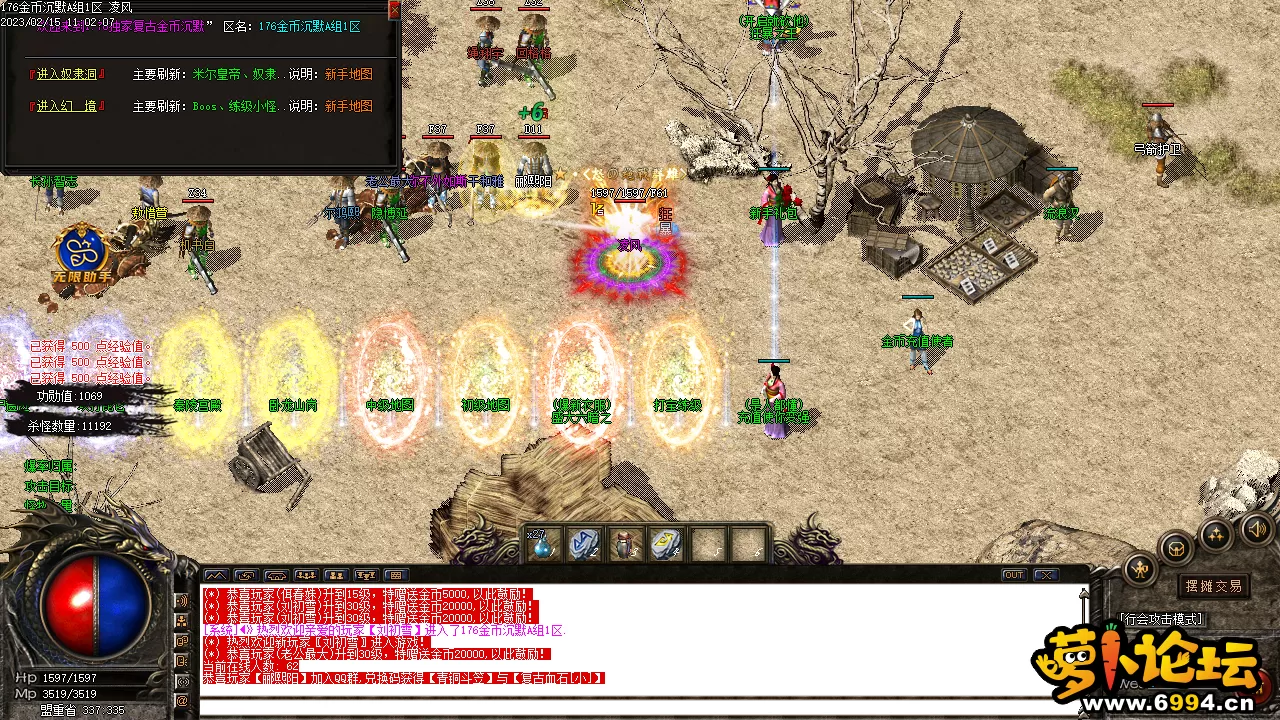Click the chat log scroll-up arrow
This screenshot has width=1280, height=720.
pyautogui.click(x=1083, y=593)
